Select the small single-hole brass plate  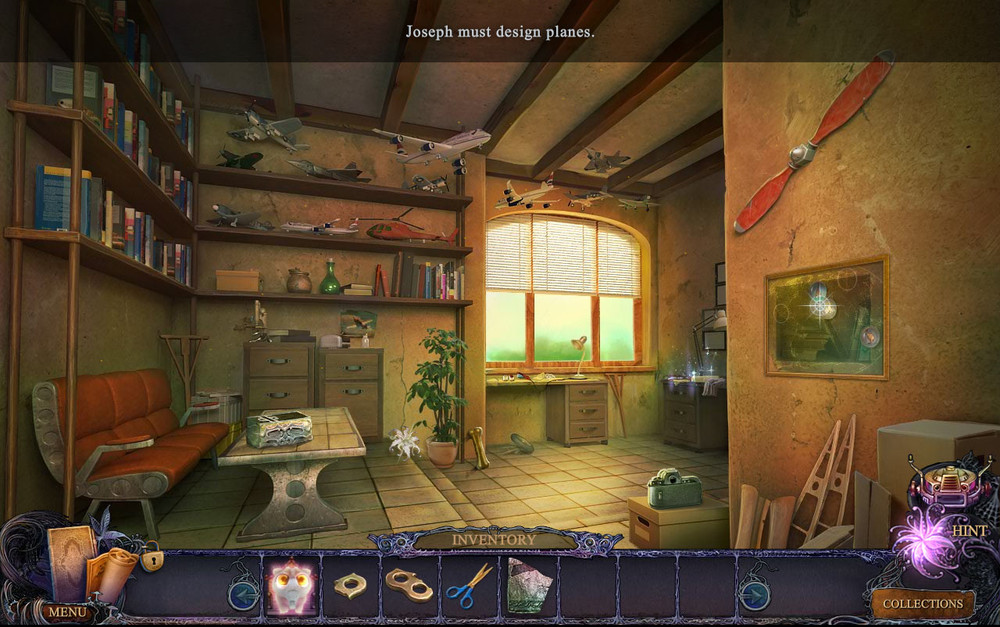350,586
